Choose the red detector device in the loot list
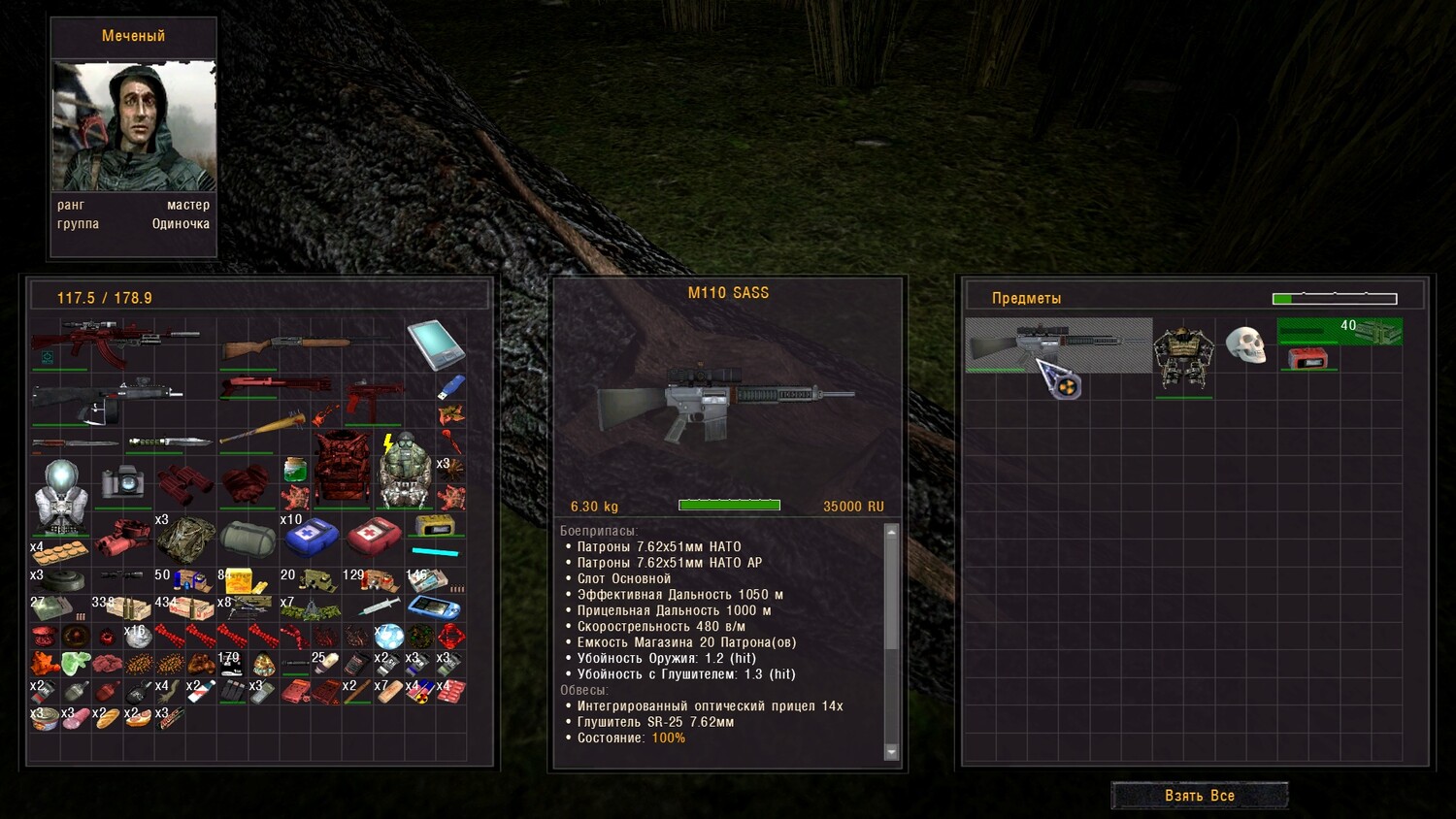Screen dimensions: 1456x819 point(1307,359)
